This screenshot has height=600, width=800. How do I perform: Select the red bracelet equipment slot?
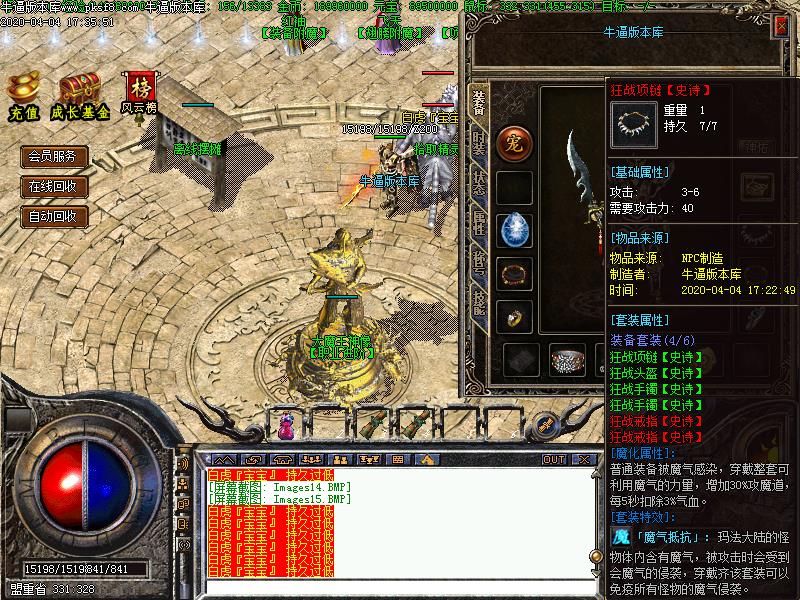point(515,273)
